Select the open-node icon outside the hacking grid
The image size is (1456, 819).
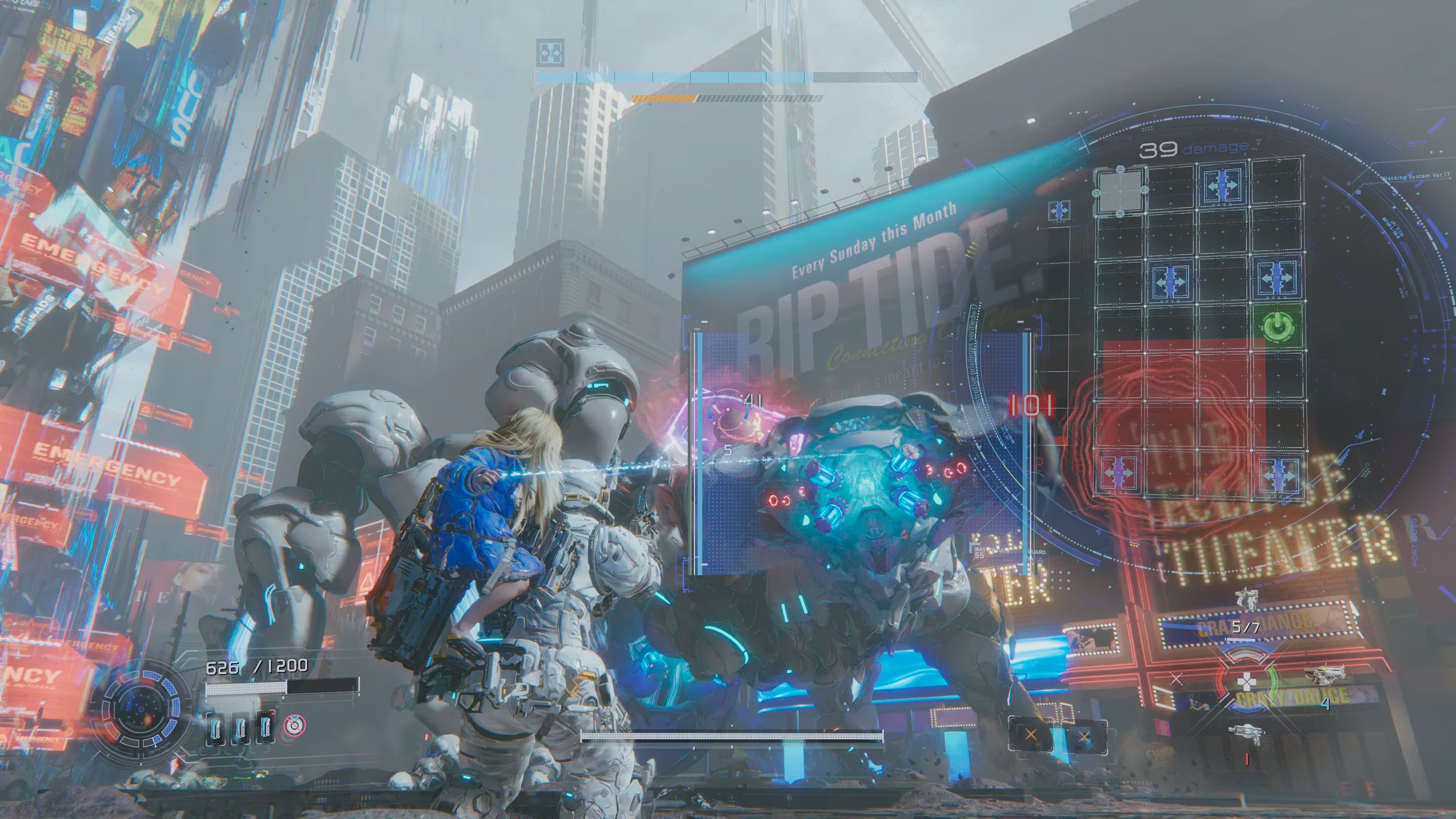tap(1059, 210)
